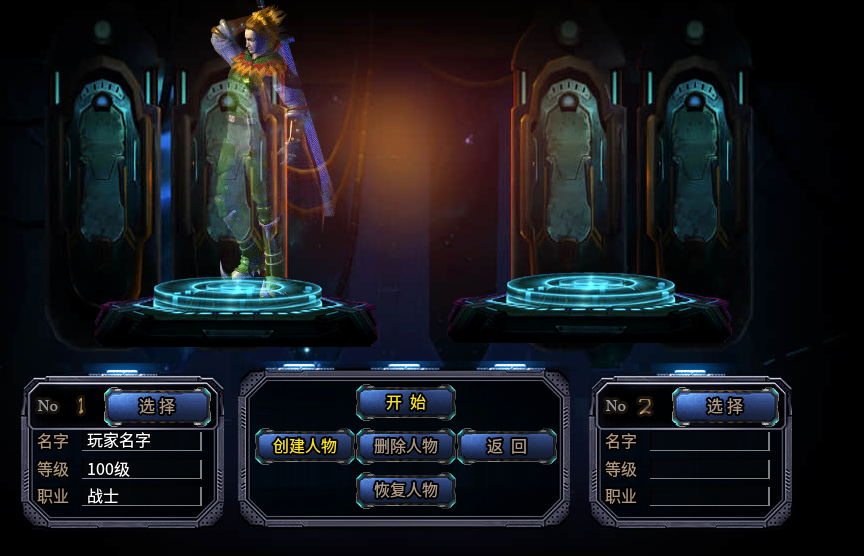Go back with the 返回 button
This screenshot has height=556, width=864.
click(506, 446)
